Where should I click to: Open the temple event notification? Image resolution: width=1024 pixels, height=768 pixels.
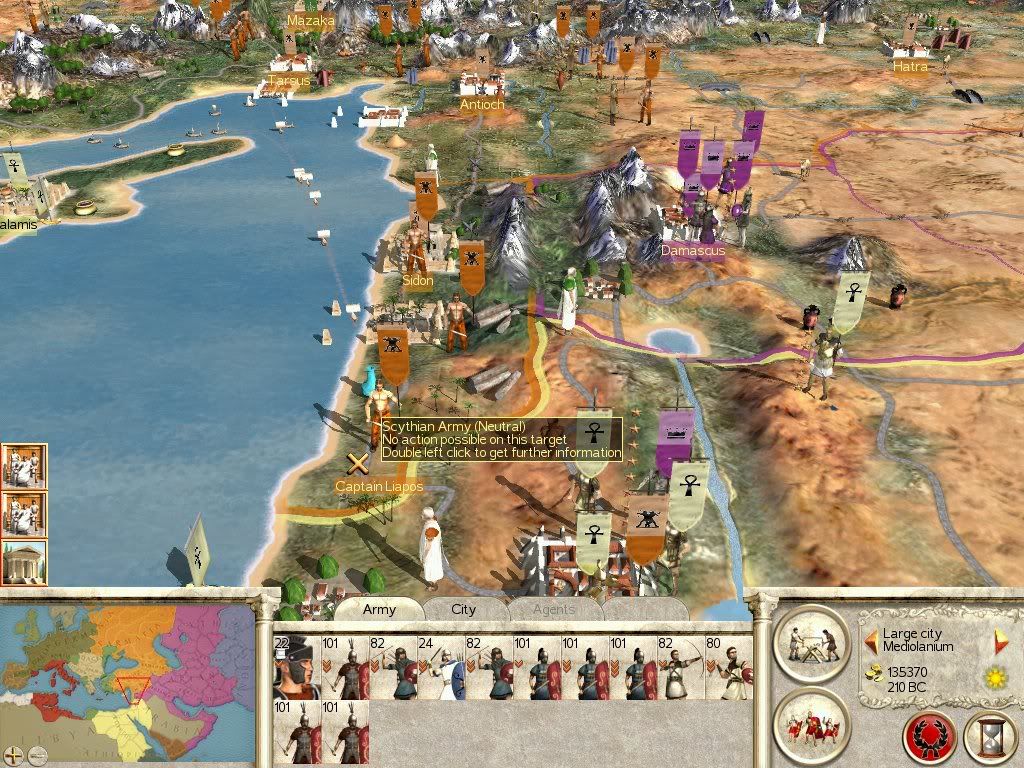(23, 562)
